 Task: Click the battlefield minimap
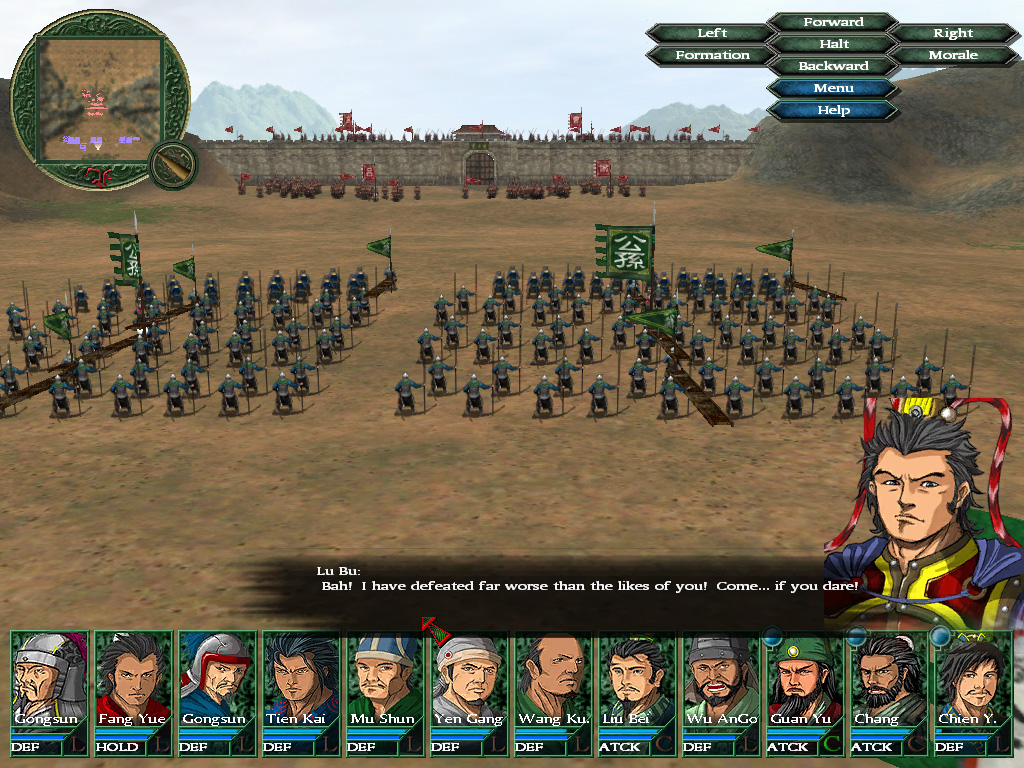tap(99, 98)
